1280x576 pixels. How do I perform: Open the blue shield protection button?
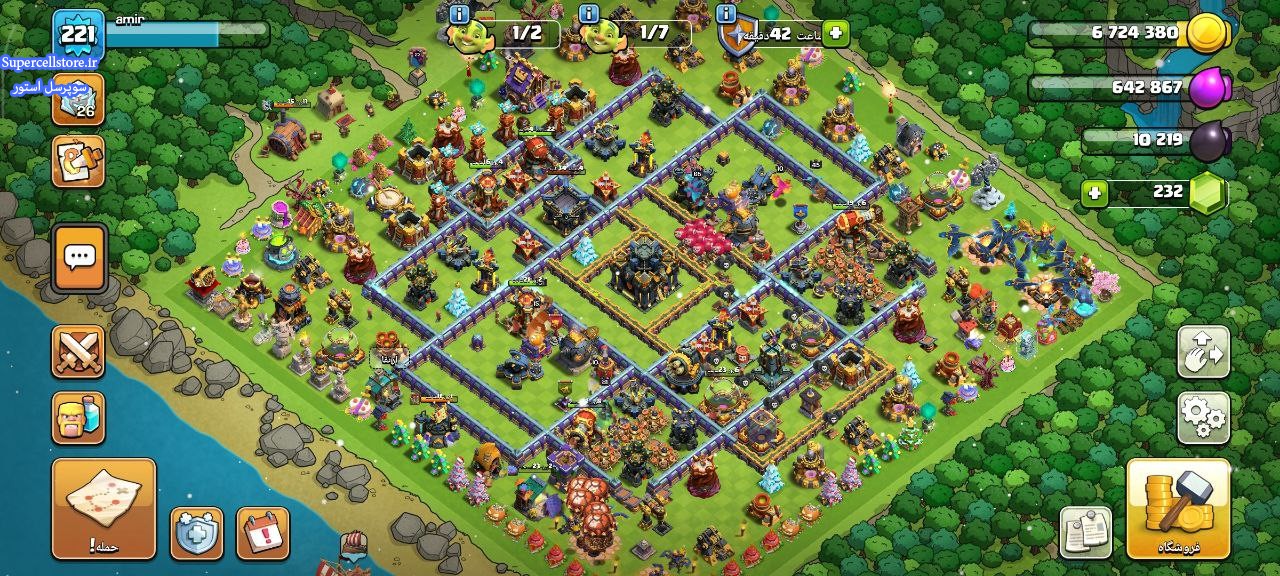point(197,533)
